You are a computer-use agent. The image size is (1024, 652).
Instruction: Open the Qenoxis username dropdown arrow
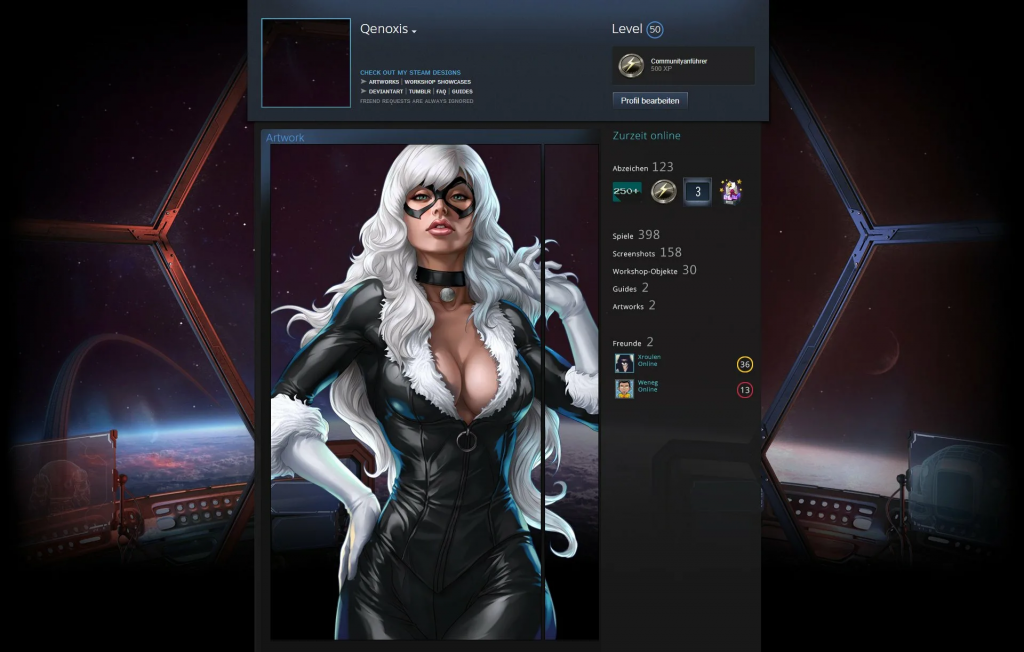[x=414, y=31]
